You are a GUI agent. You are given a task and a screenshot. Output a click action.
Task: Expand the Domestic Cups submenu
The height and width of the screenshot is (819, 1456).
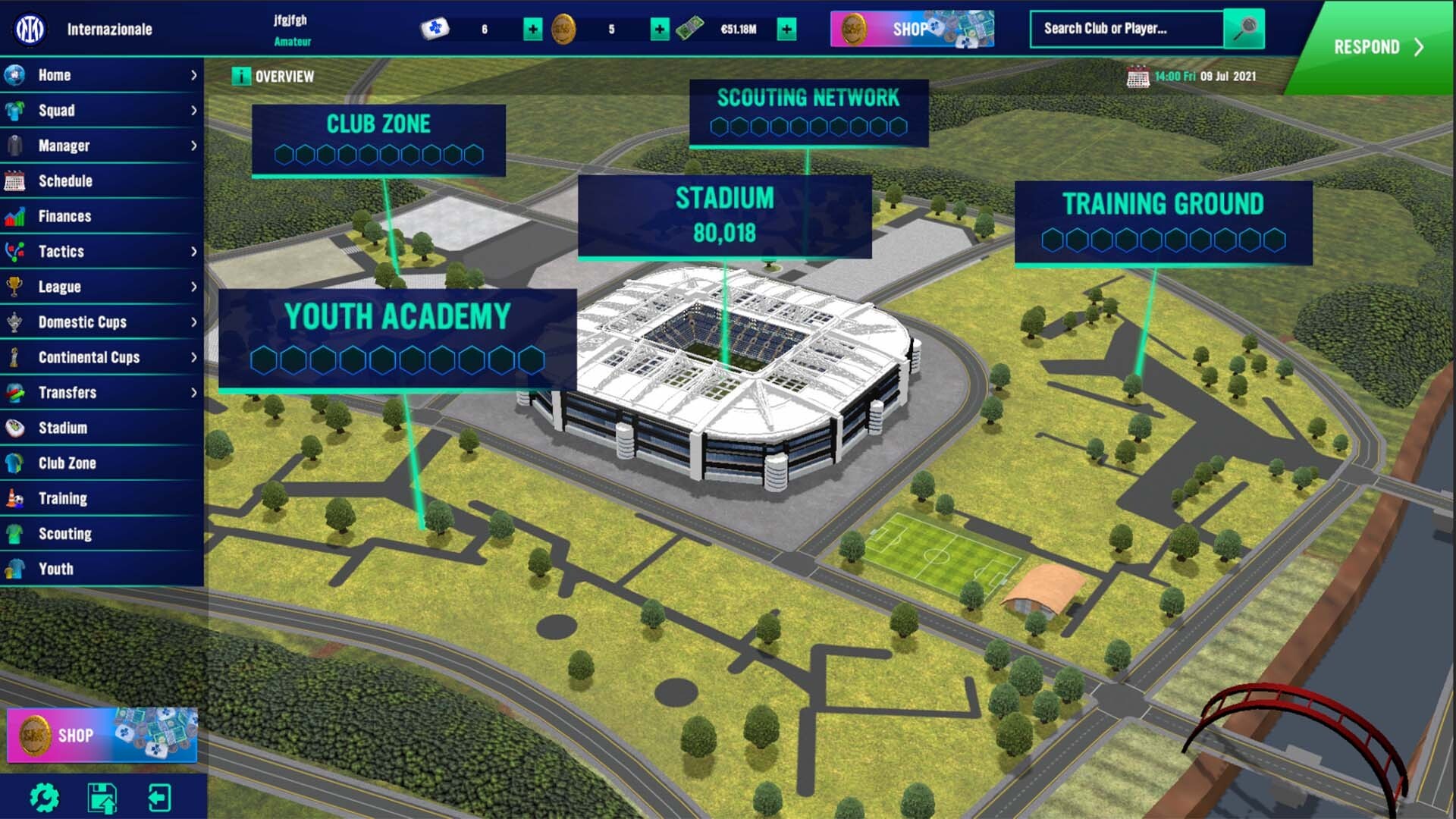(x=196, y=322)
